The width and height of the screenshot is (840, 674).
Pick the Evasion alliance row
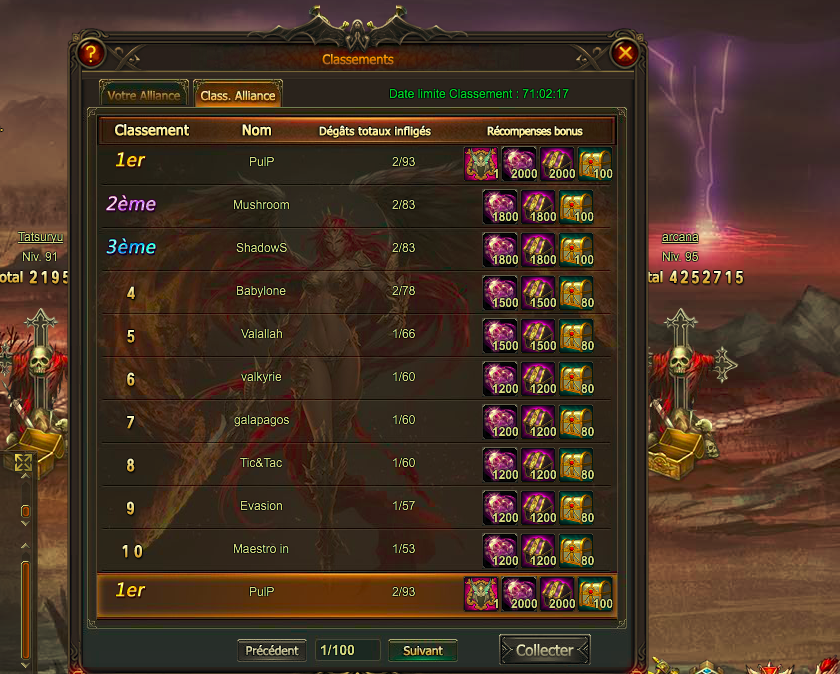[261, 506]
